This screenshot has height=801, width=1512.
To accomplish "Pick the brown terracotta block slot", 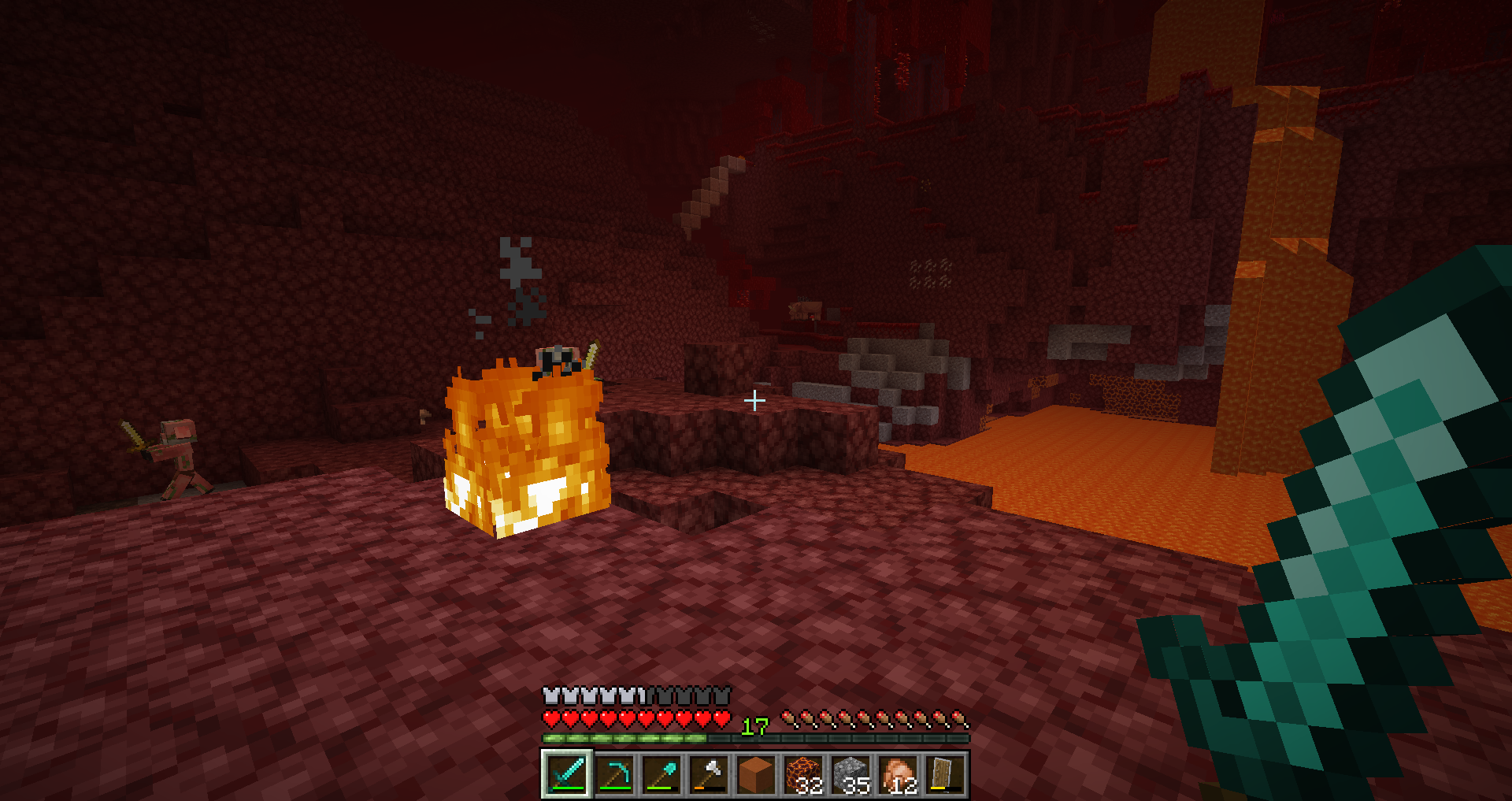I will pyautogui.click(x=756, y=774).
